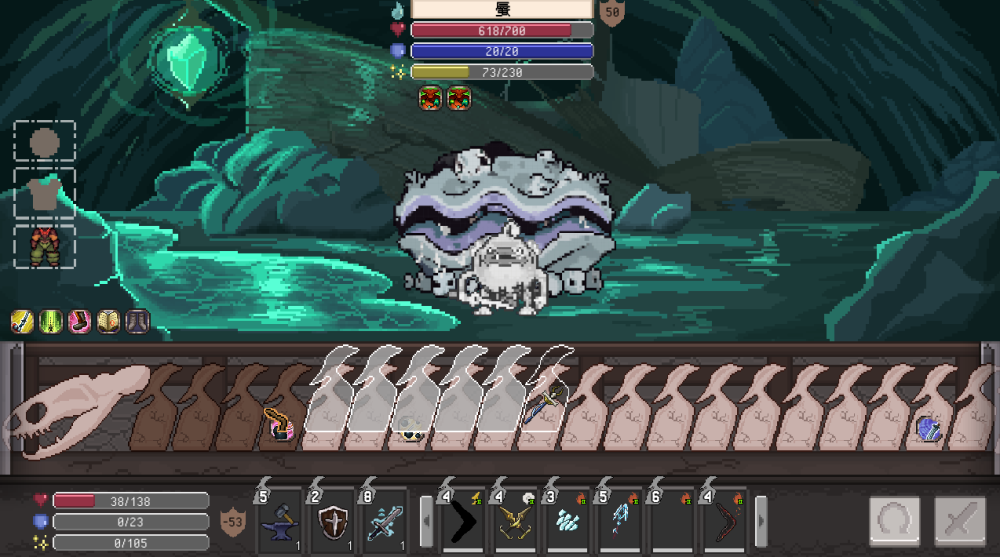
Task: Click the green crystal emblem
Action: 185,64
